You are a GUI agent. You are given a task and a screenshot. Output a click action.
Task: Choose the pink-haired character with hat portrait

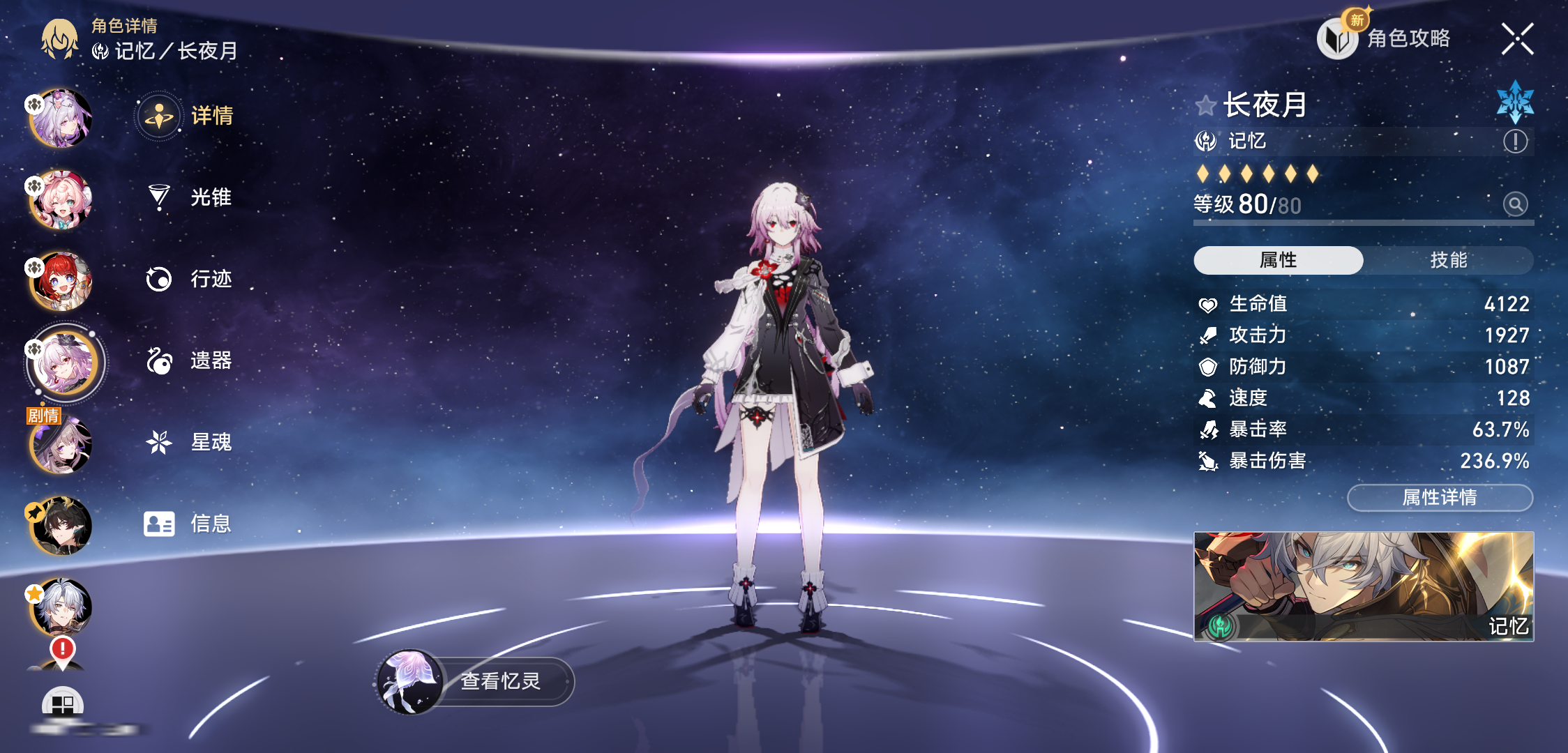pos(61,200)
